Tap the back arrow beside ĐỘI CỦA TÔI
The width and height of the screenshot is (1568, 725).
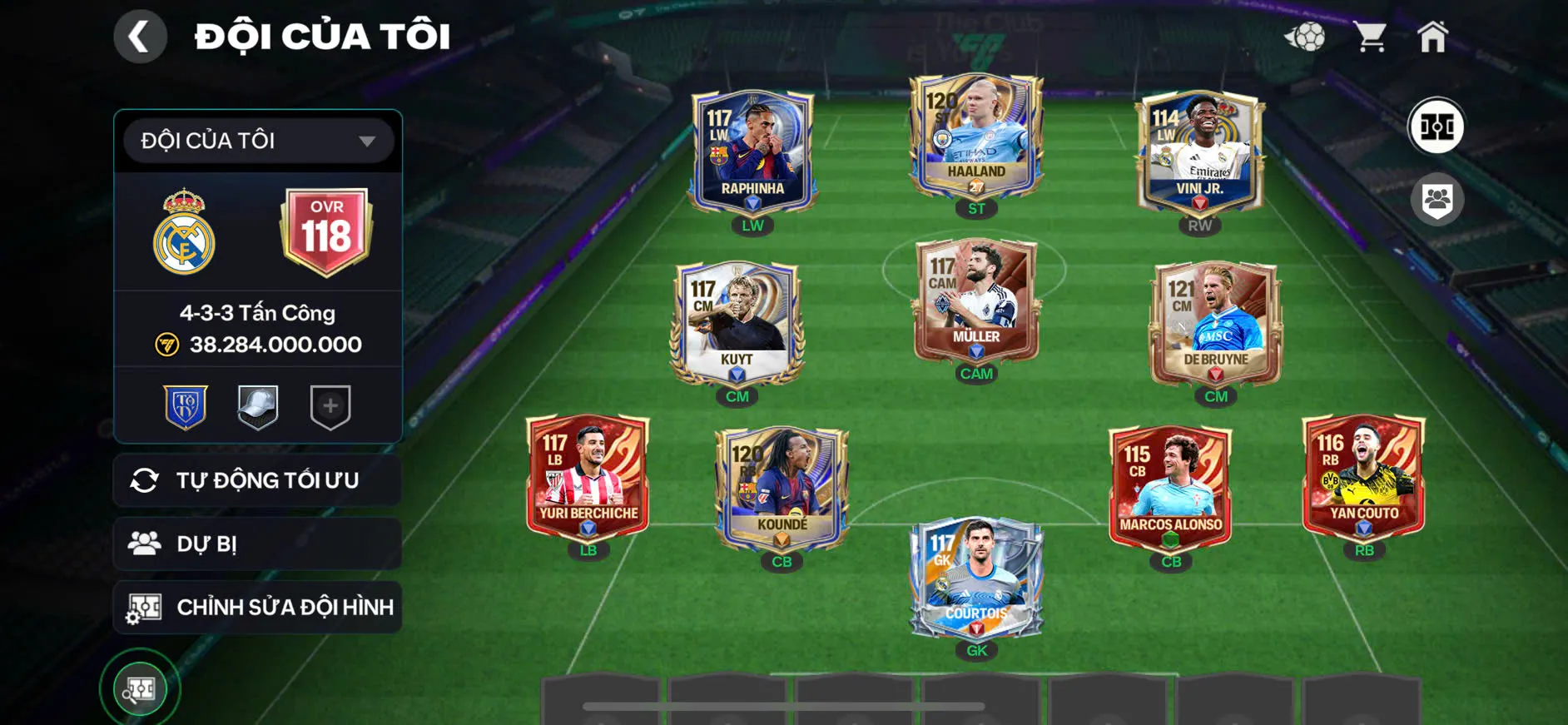click(140, 37)
